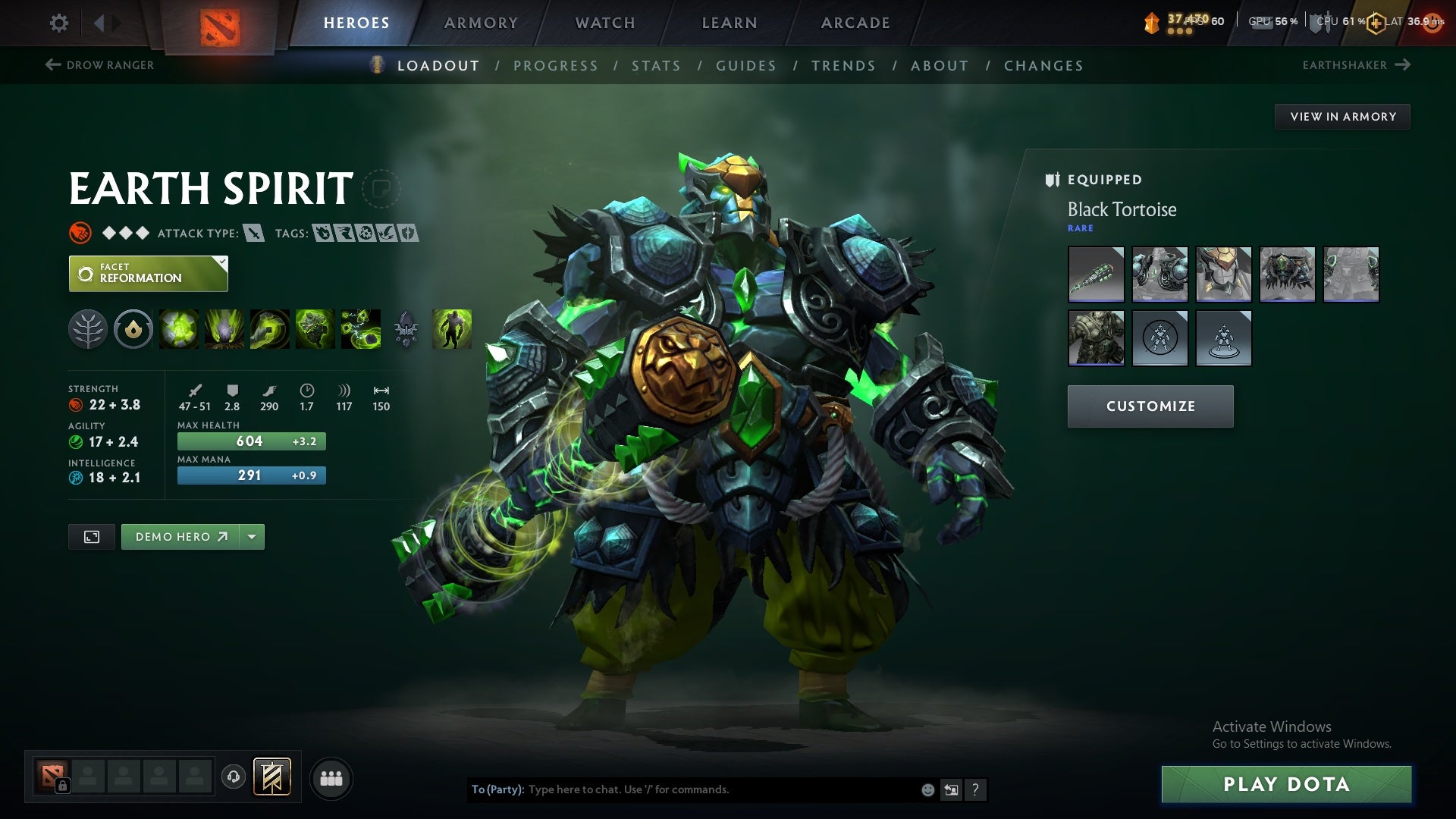Open the ARMORY menu item
Screen dimensions: 1456x819
point(481,23)
